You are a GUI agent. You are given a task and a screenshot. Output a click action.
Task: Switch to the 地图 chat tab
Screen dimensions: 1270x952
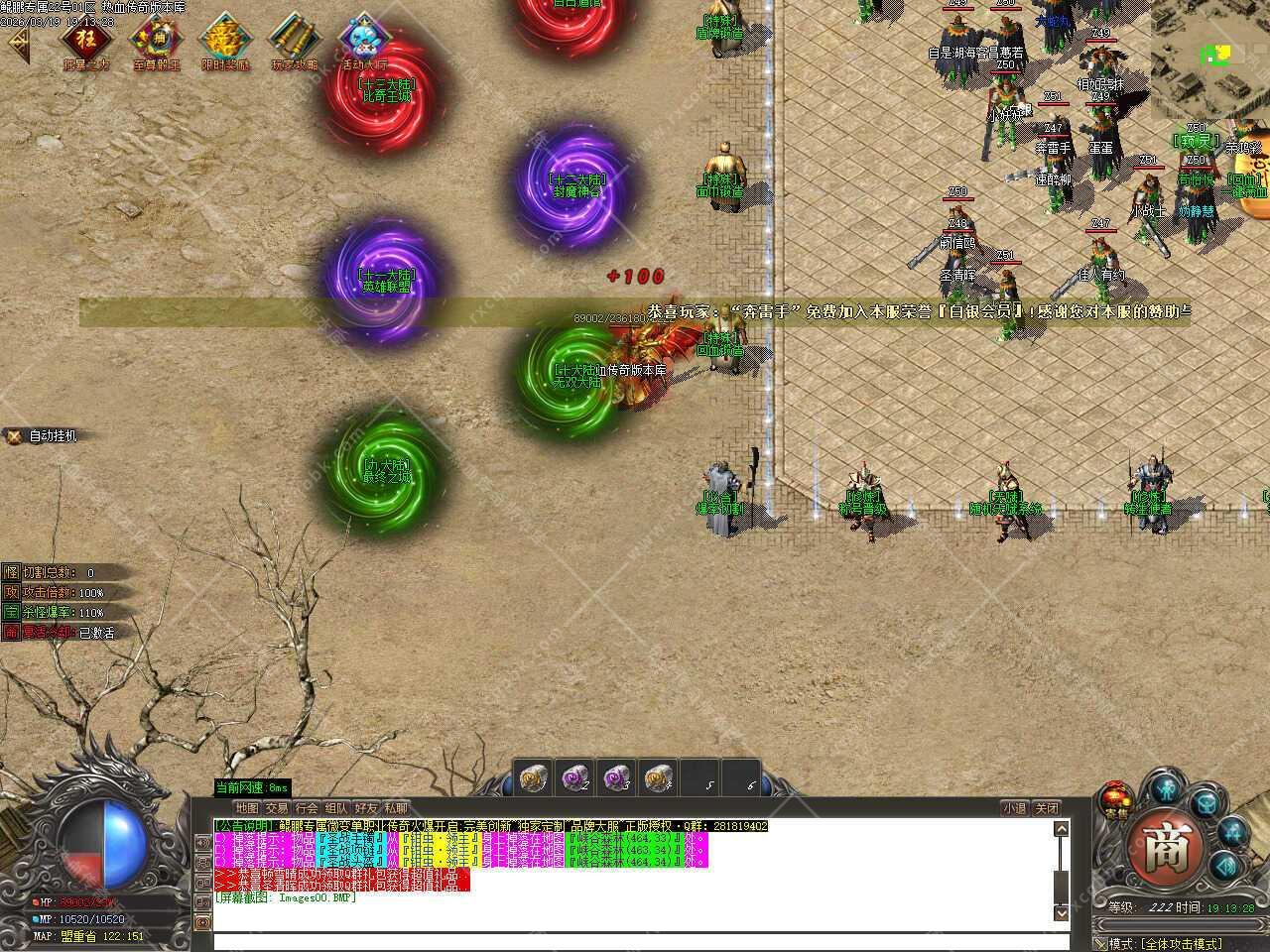[x=247, y=808]
